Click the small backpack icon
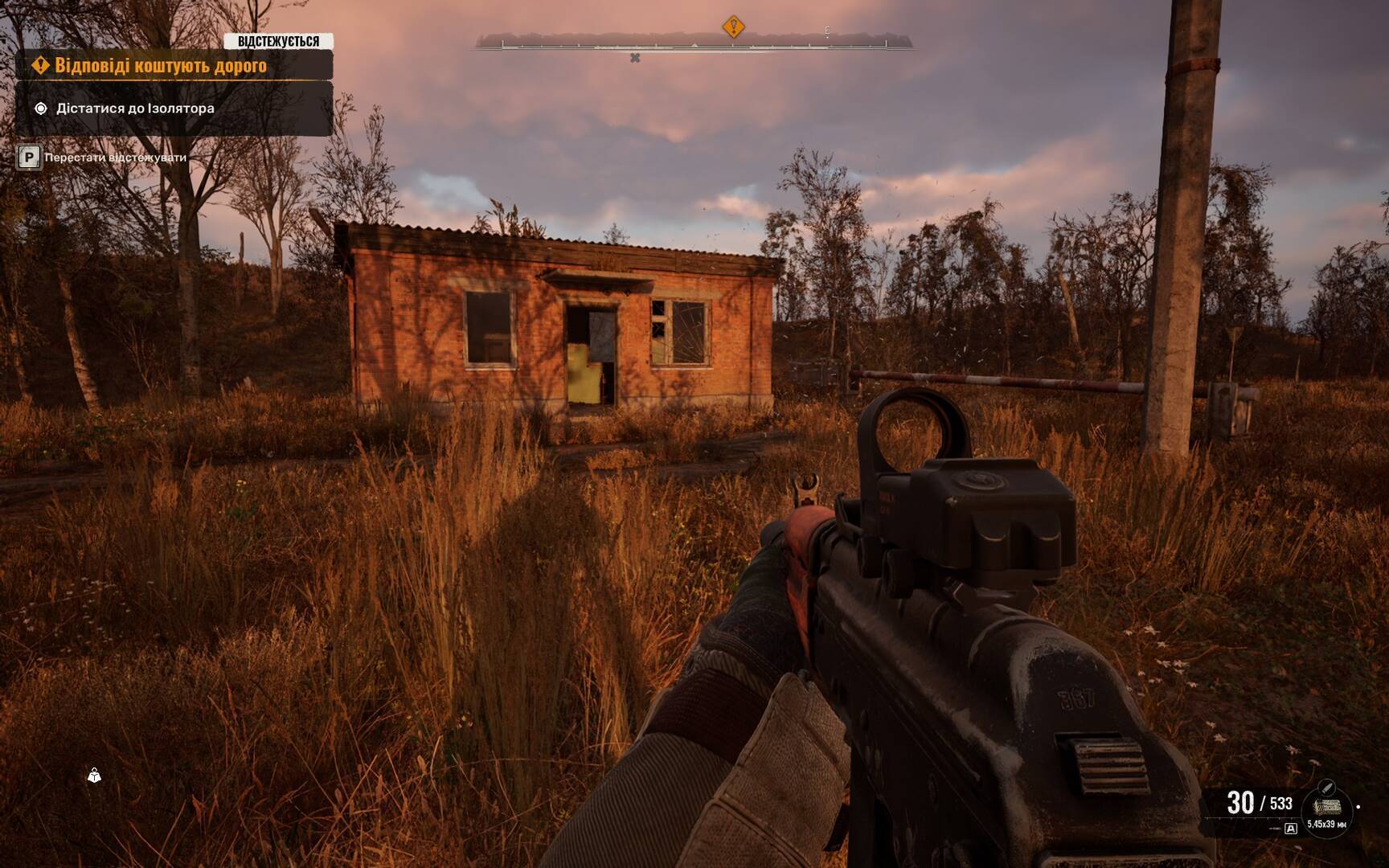The image size is (1389, 868). click(x=94, y=776)
